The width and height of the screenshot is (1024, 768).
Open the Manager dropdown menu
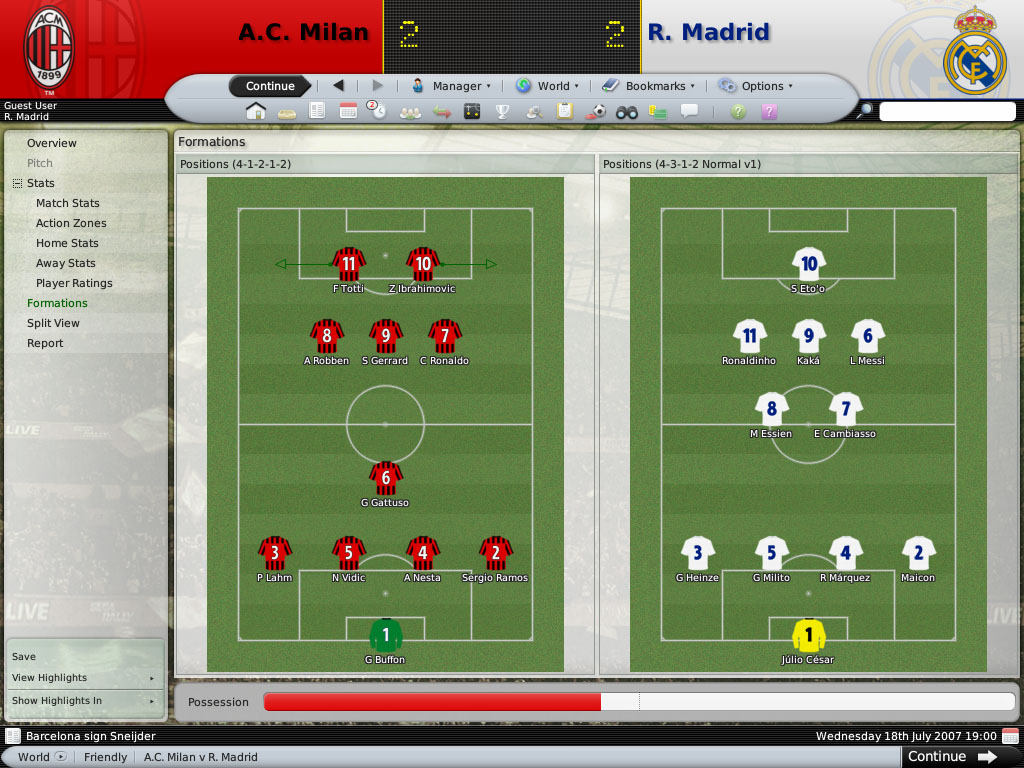click(451, 86)
